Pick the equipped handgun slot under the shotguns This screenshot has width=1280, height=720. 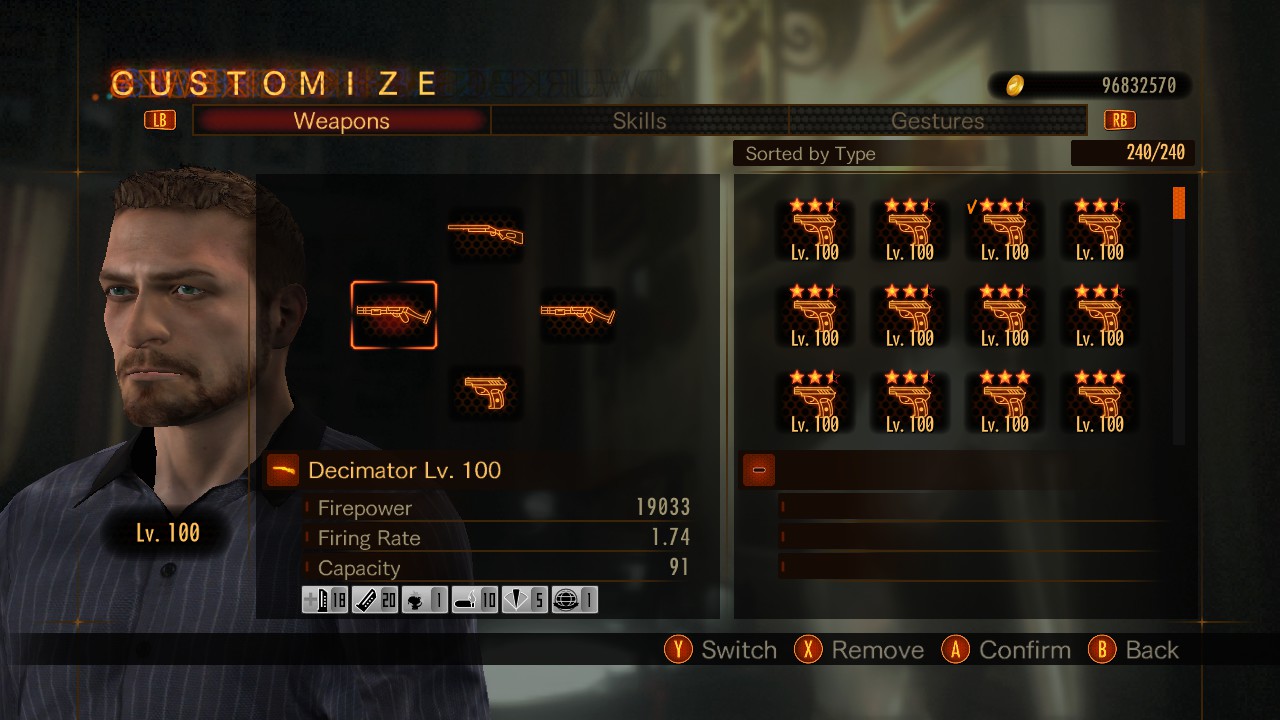tap(485, 393)
